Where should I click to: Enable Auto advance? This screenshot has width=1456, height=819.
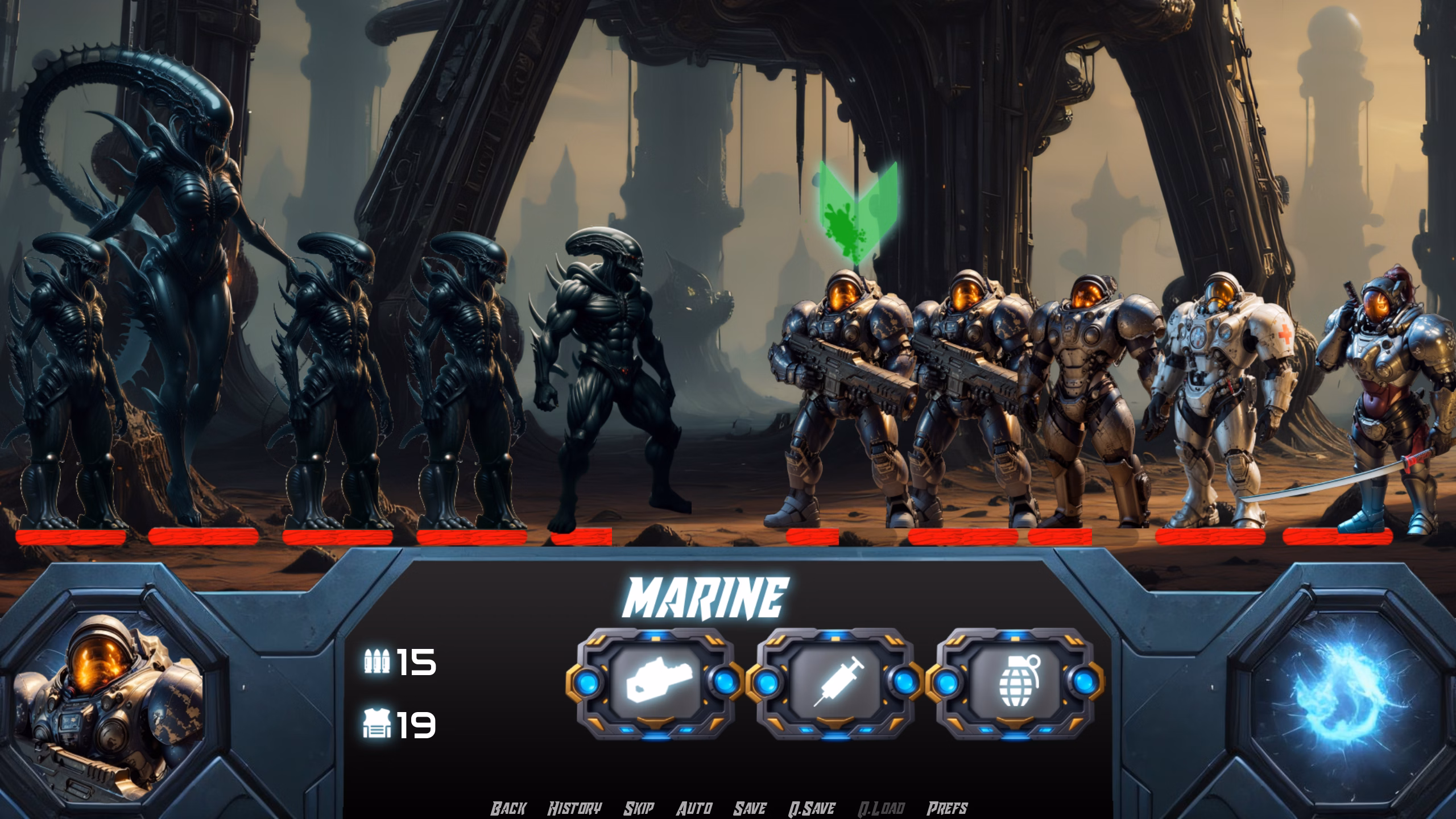pos(694,808)
